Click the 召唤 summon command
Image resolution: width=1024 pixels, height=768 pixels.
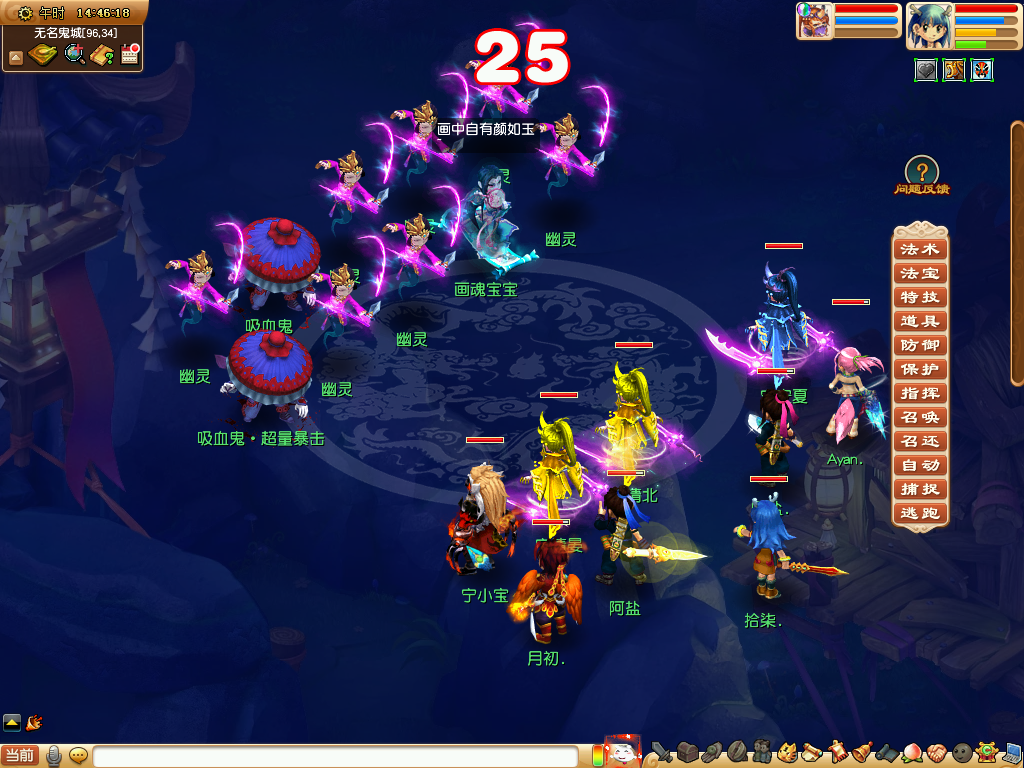coord(918,417)
